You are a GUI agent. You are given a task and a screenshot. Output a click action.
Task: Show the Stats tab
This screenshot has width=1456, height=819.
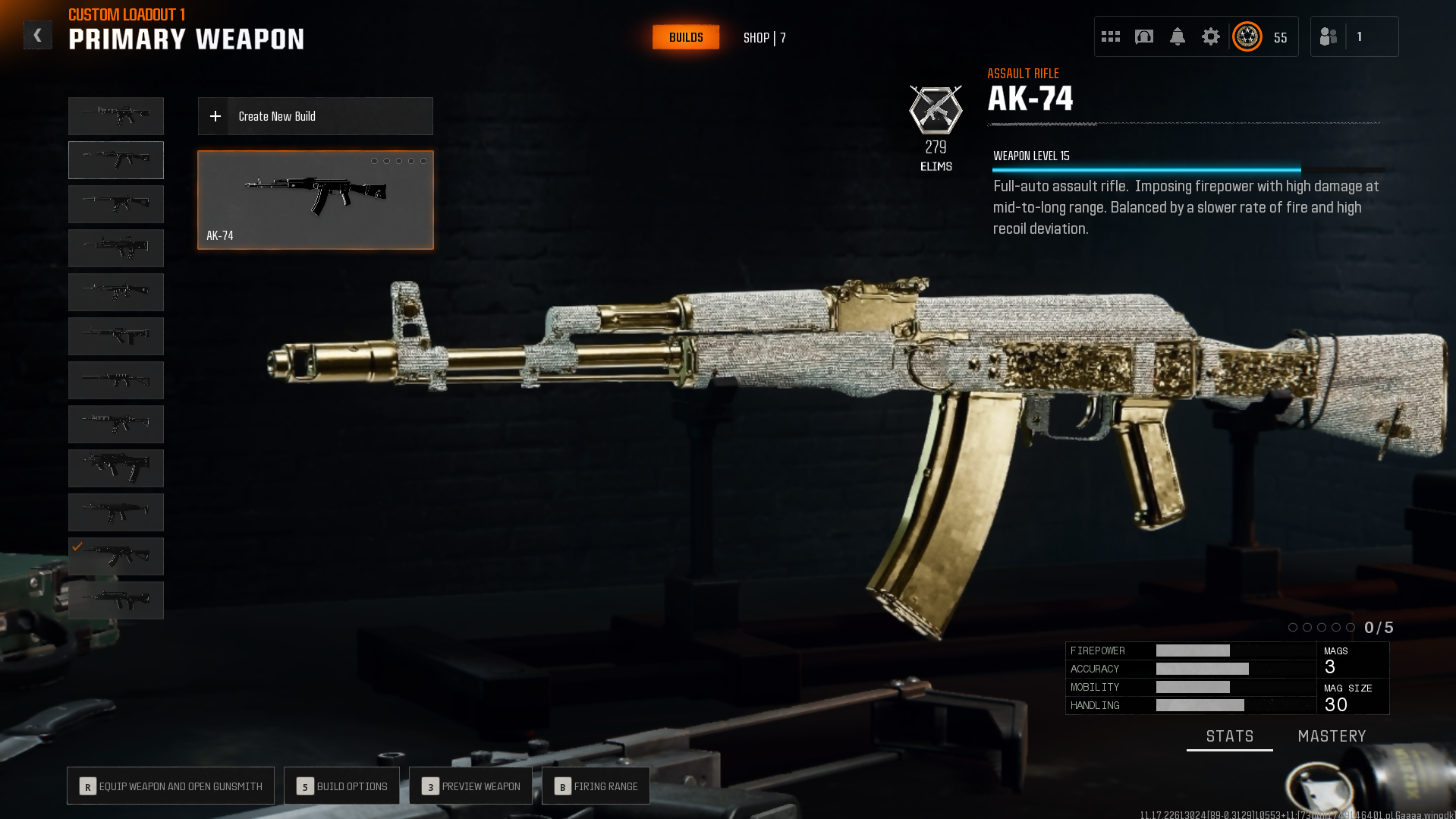tap(1229, 736)
